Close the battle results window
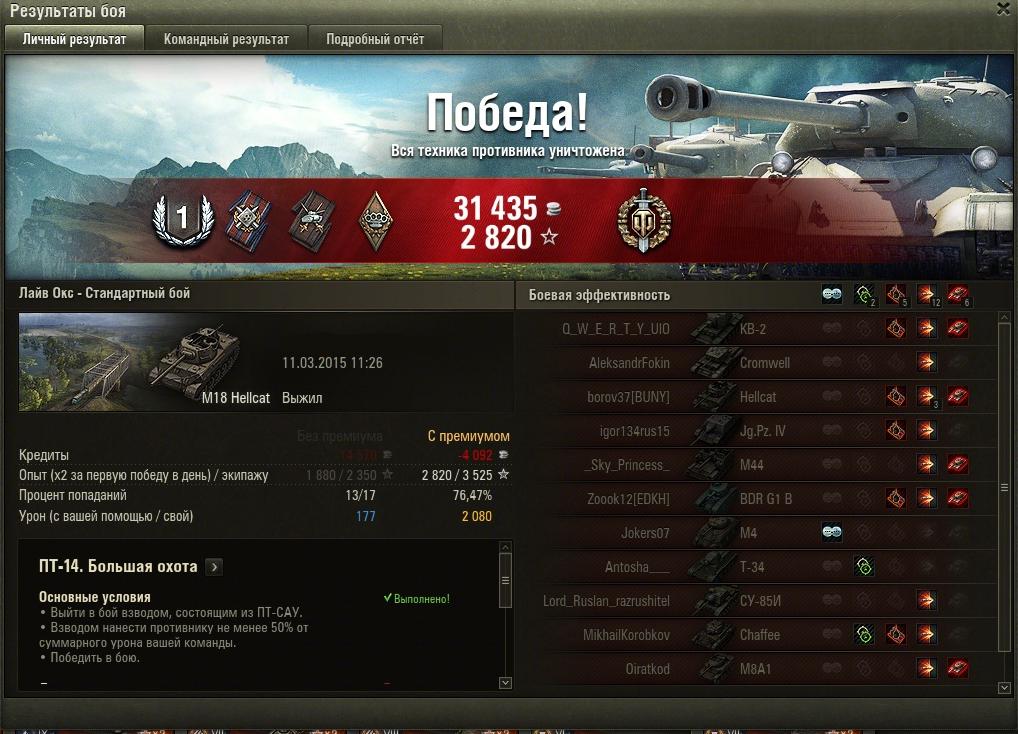Image resolution: width=1018 pixels, height=734 pixels. [x=1003, y=9]
